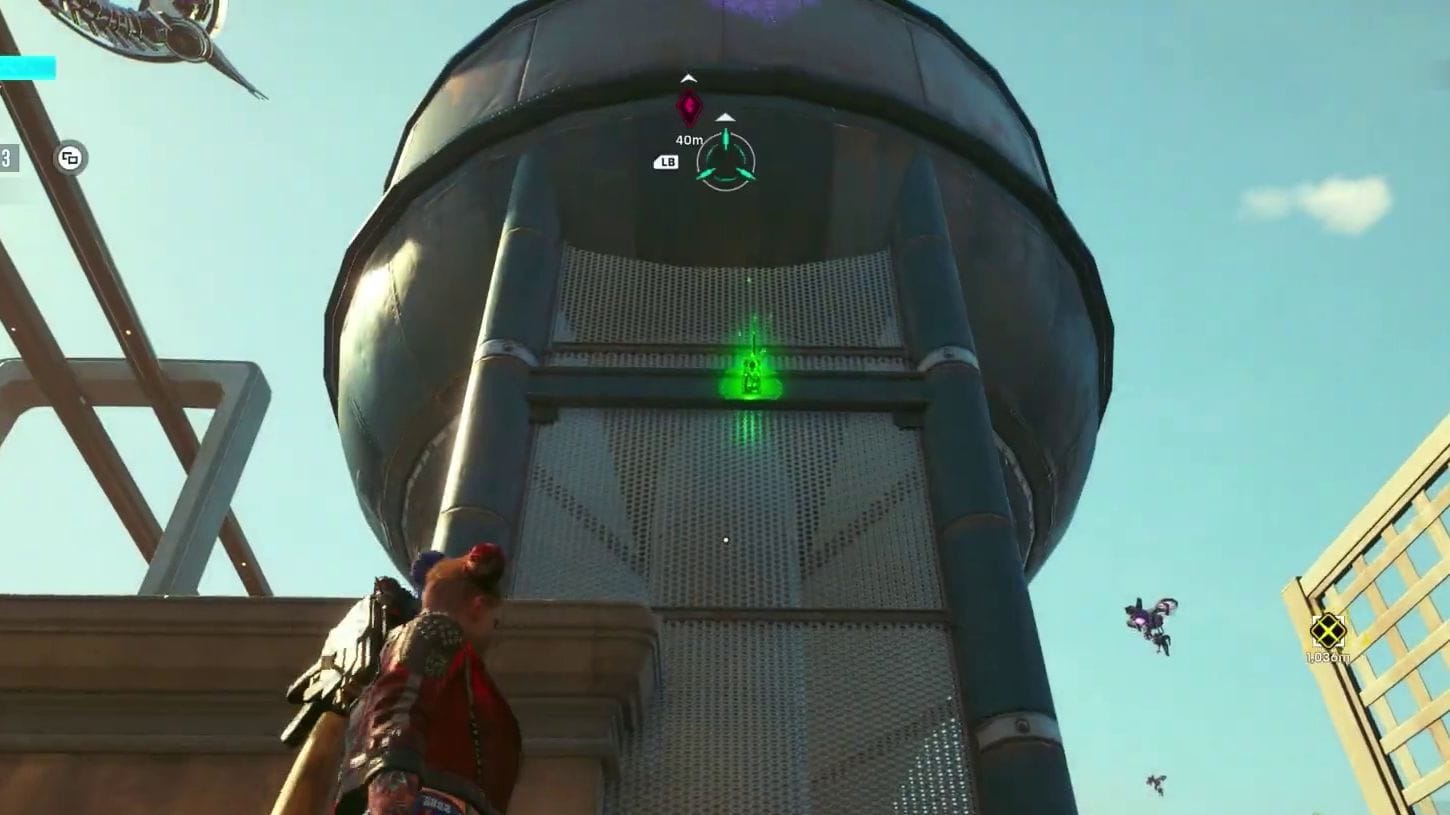The height and width of the screenshot is (815, 1450).
Task: Select the yellow diamond objective marker
Action: pyautogui.click(x=1328, y=631)
